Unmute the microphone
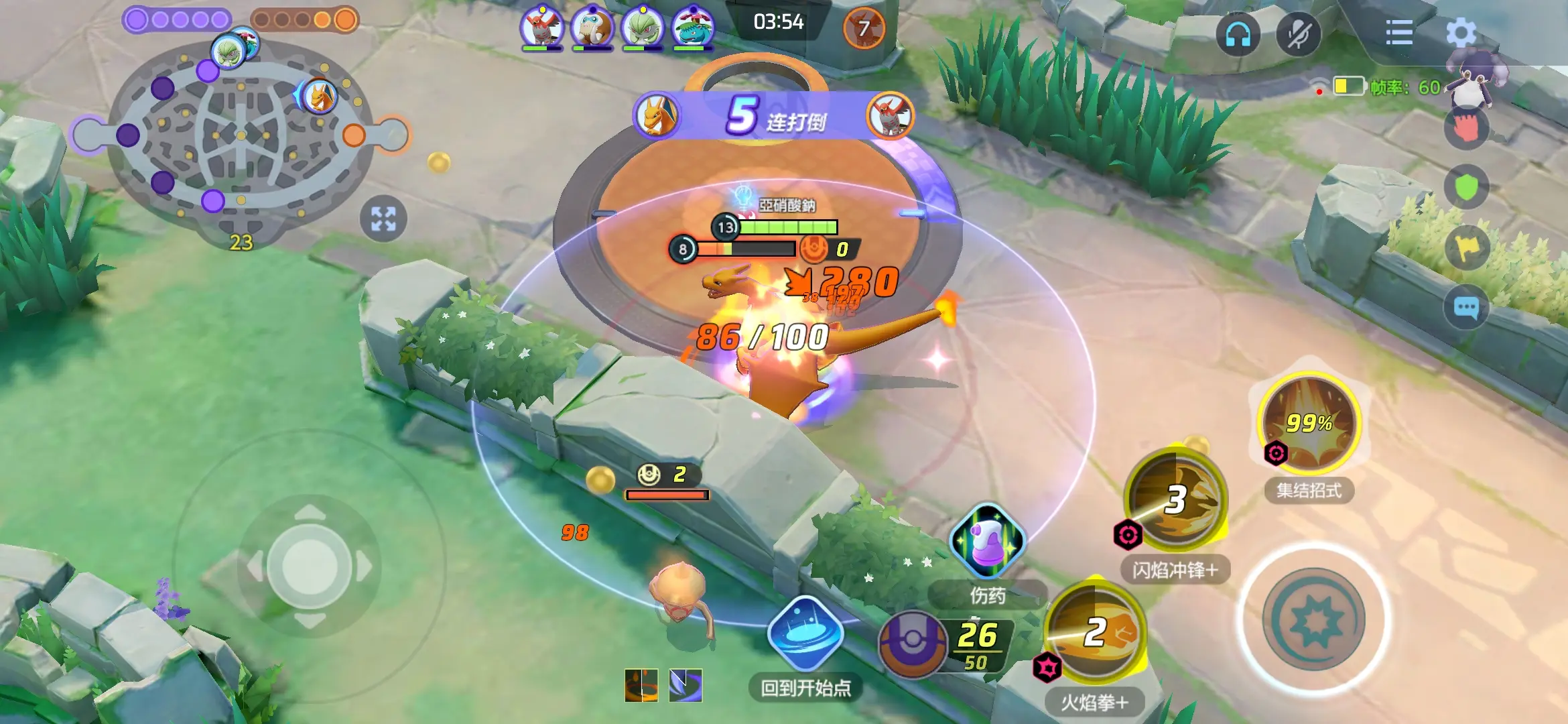Screen dimensions: 1568x724 point(1298,34)
